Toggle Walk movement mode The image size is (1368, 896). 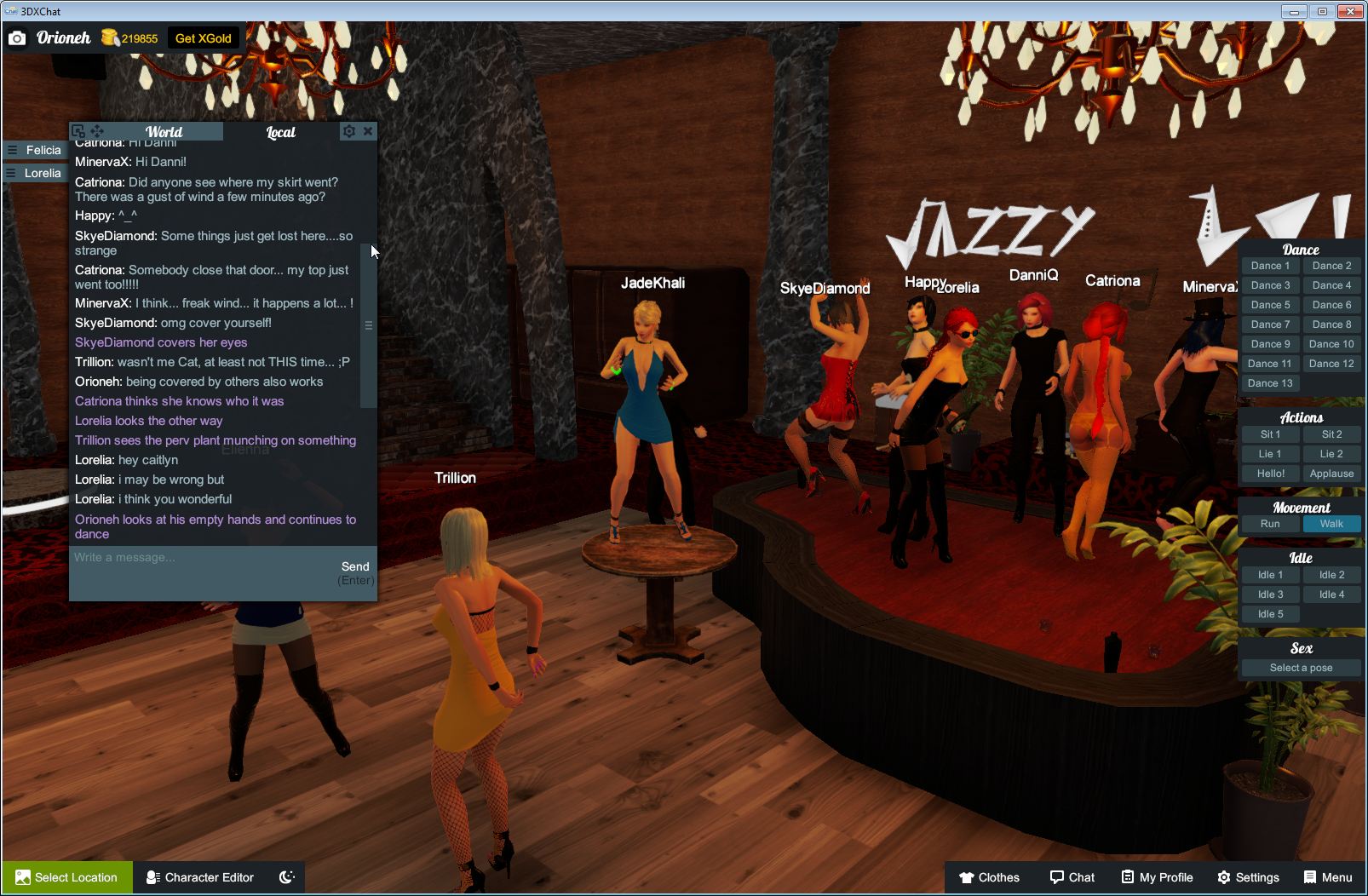(1331, 524)
